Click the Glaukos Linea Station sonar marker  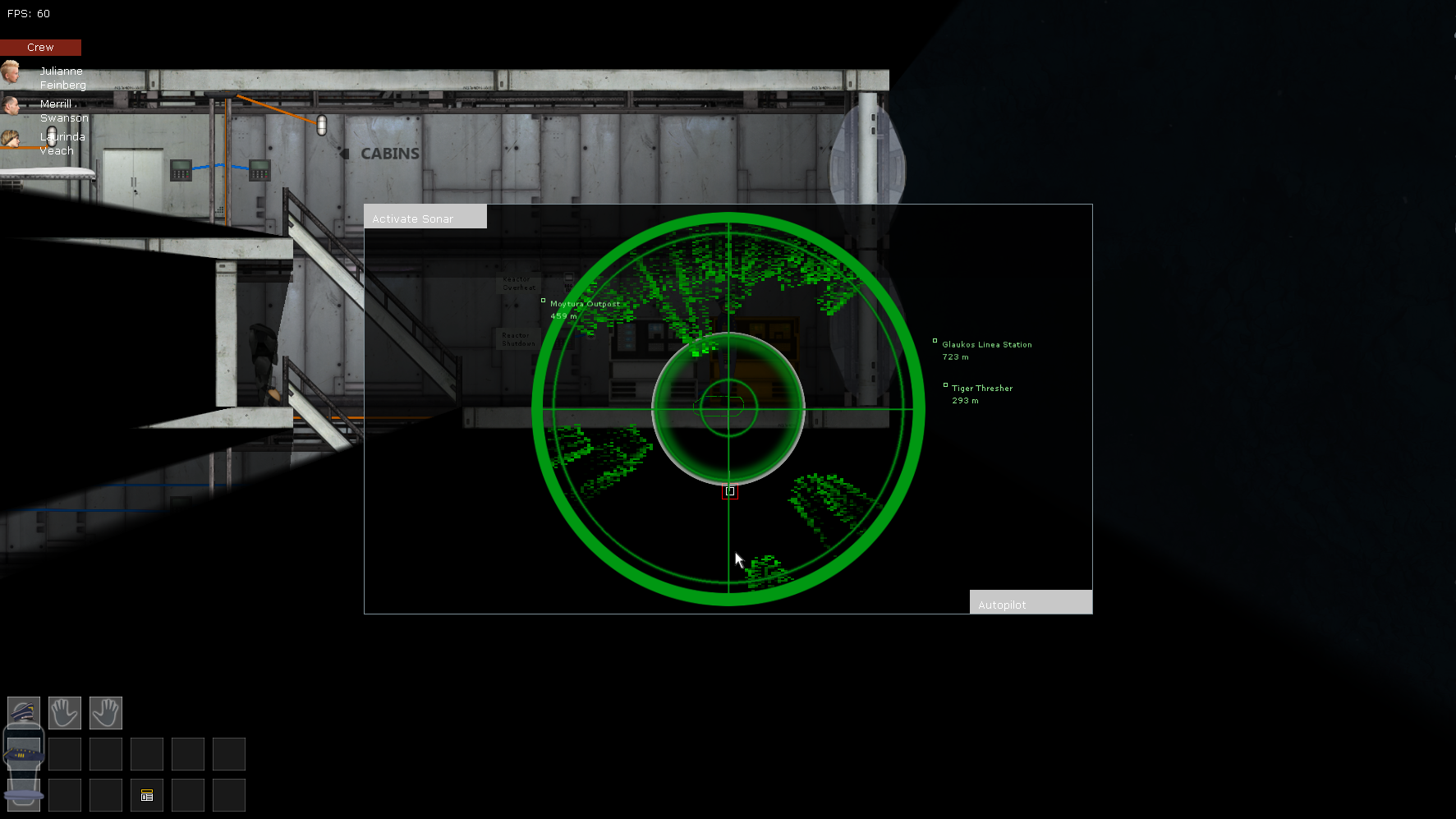pos(935,338)
